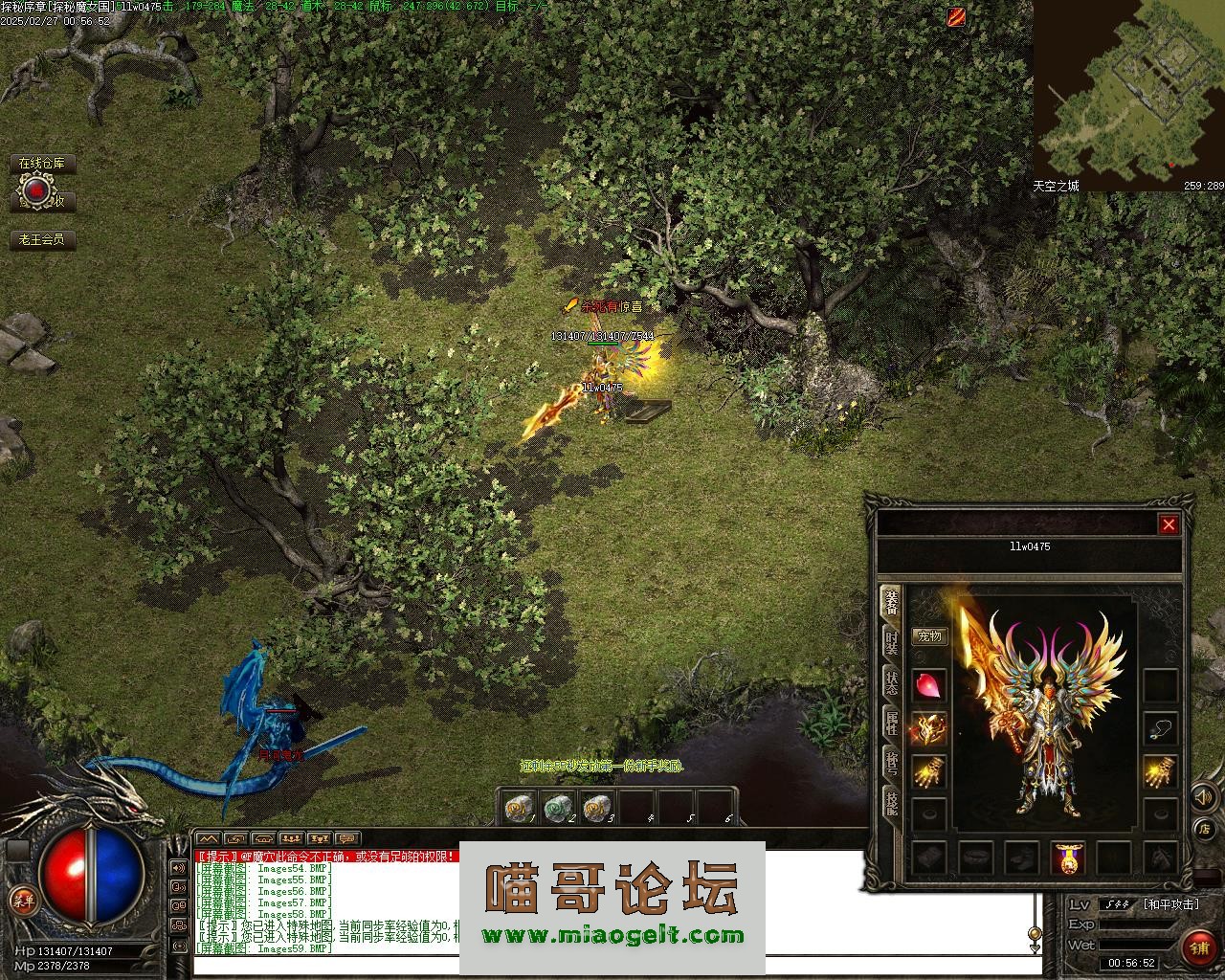Switch to the 技能 skills tab
Screen dimensions: 1225x980
[x=891, y=804]
